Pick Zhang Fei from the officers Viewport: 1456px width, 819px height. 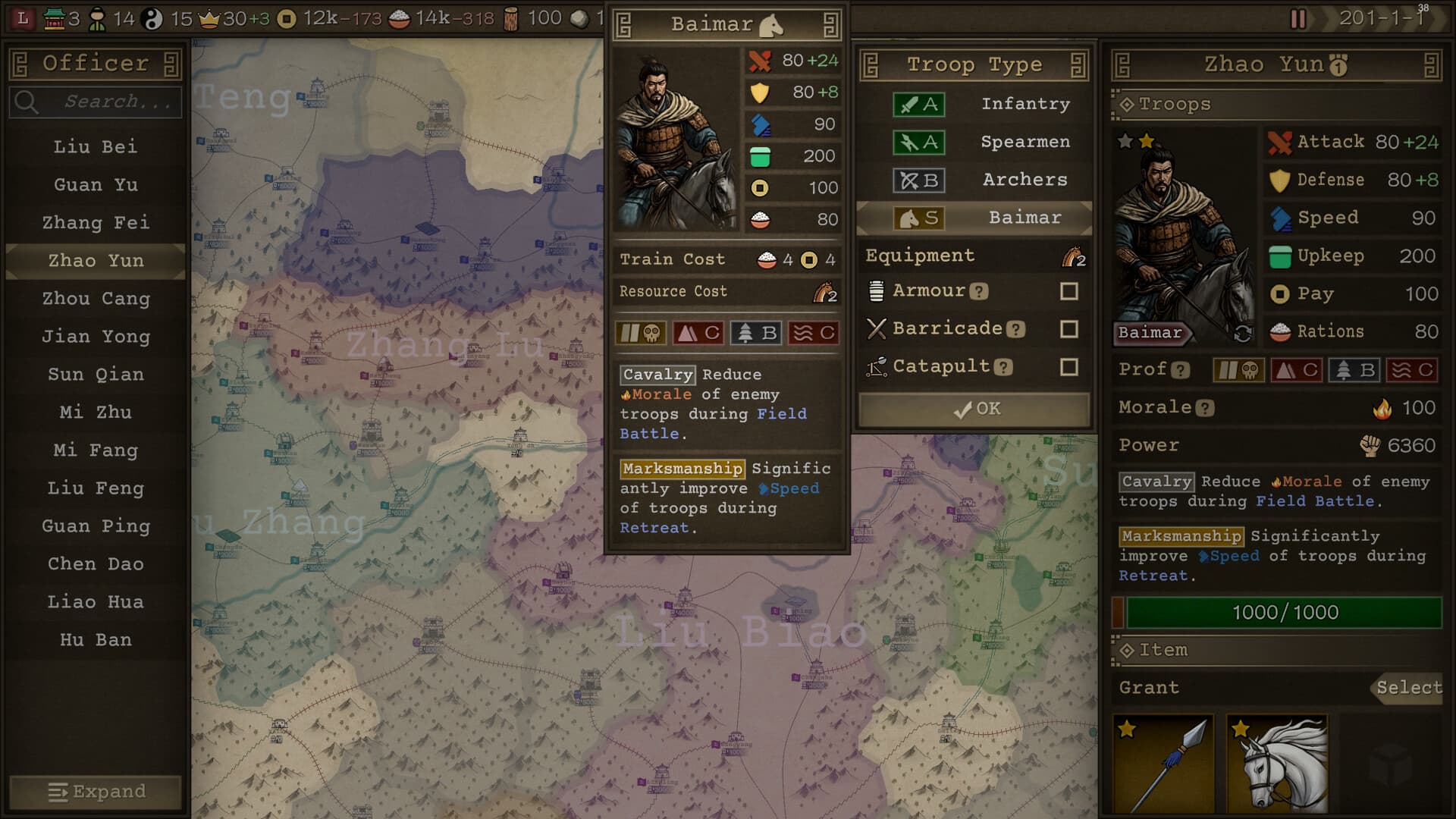pyautogui.click(x=96, y=222)
